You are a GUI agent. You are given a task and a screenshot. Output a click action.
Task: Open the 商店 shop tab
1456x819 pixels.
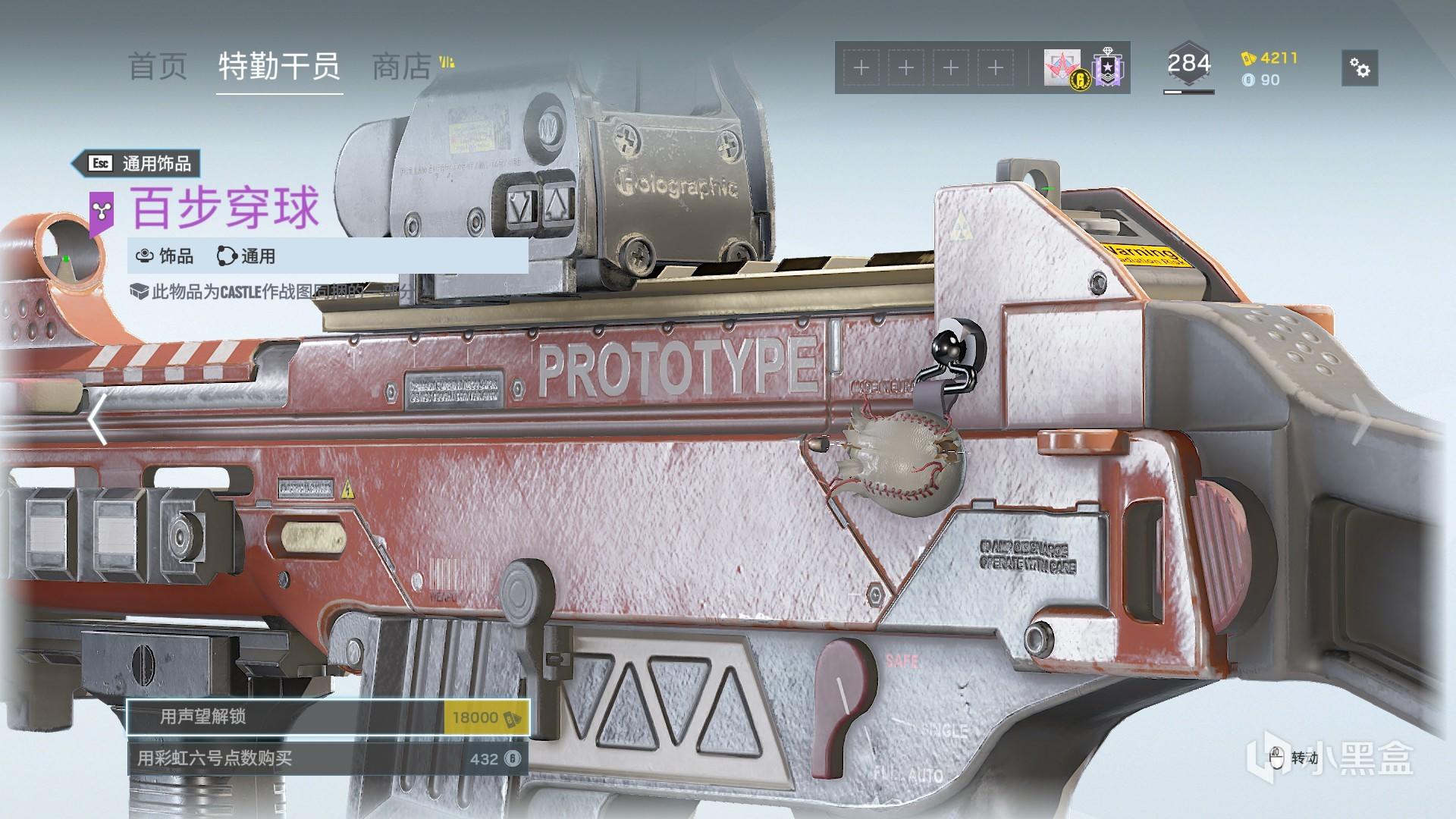pos(402,67)
